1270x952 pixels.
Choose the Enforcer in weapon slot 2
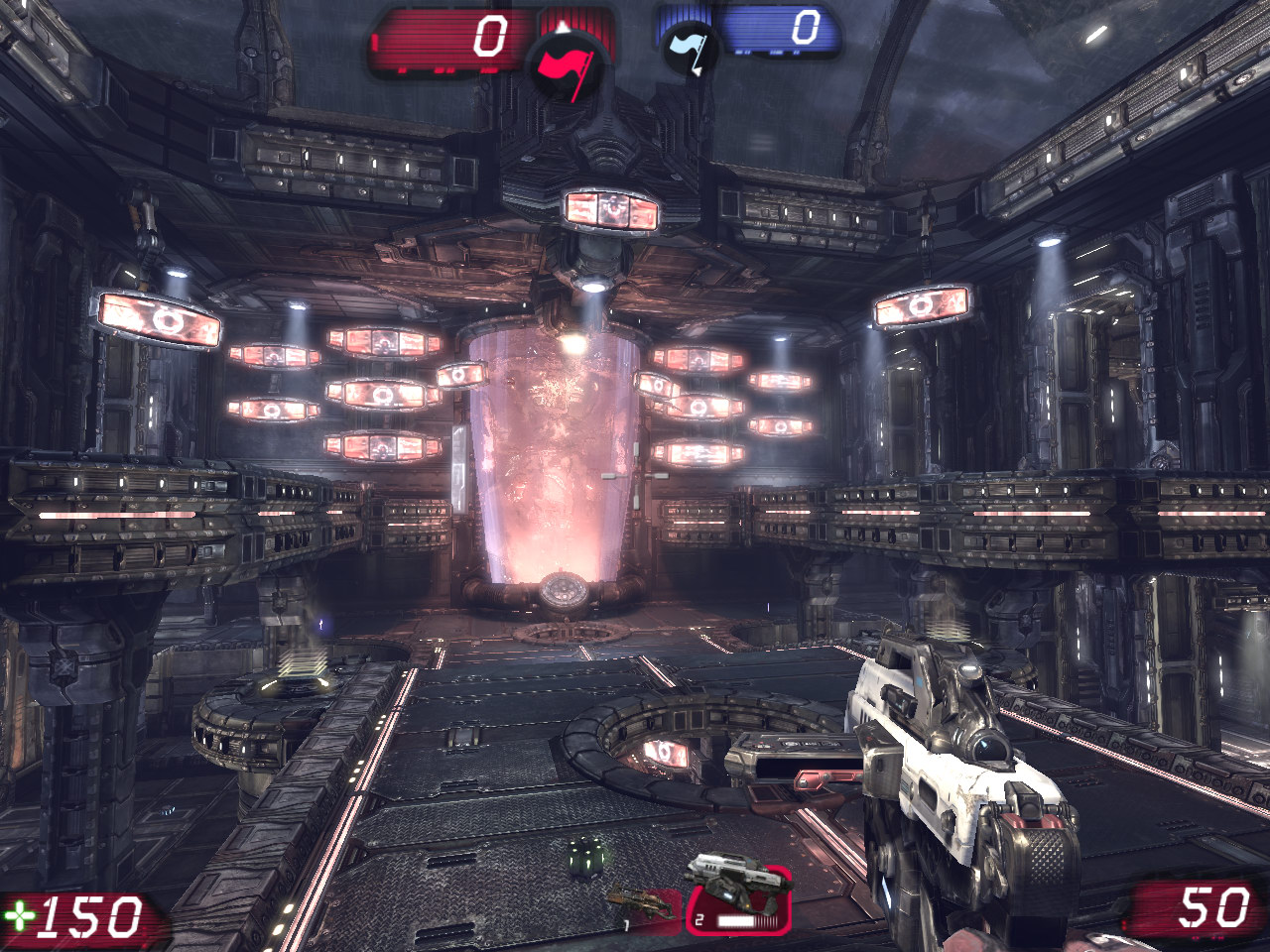point(737,897)
